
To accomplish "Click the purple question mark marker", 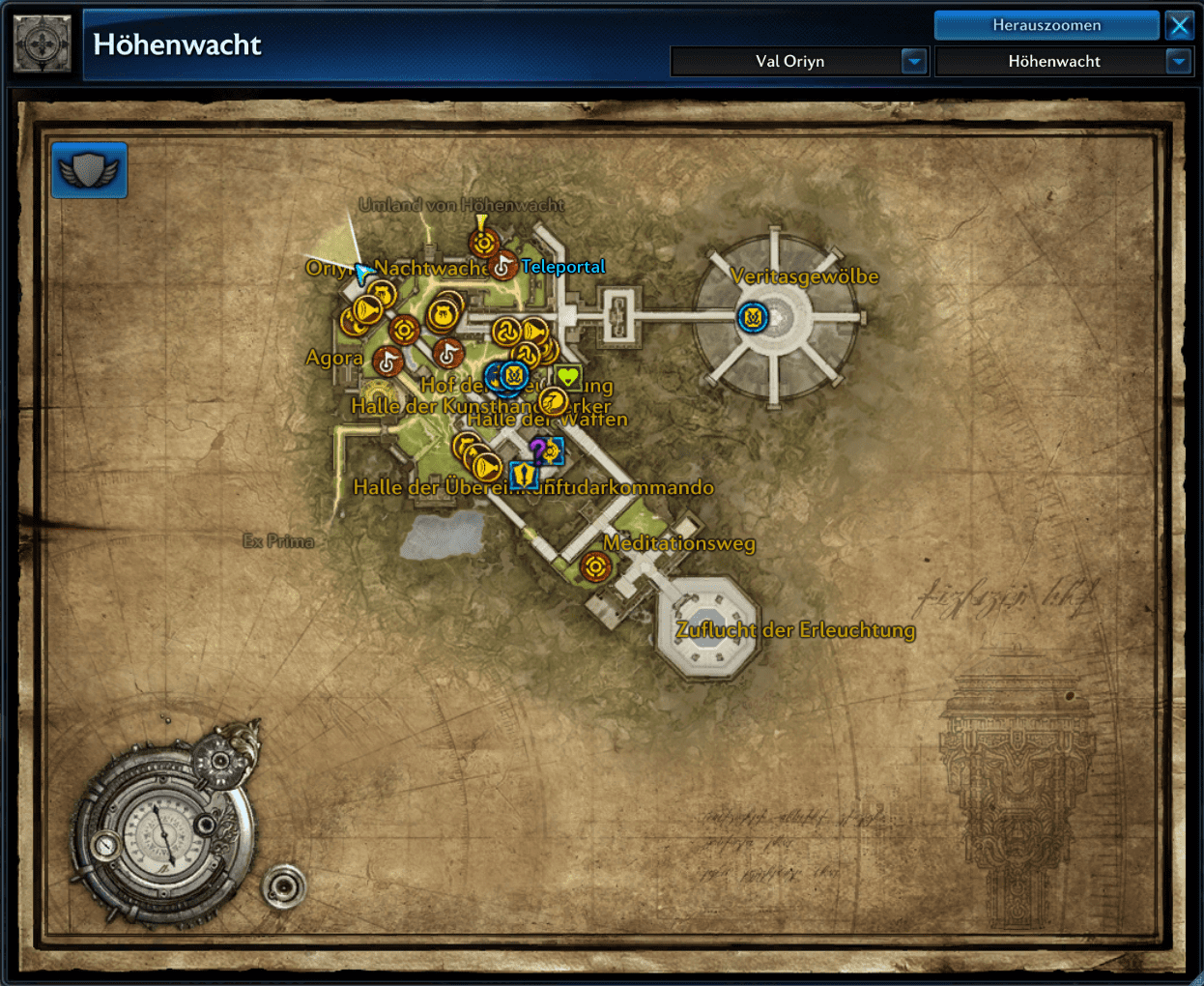I will pos(537,449).
